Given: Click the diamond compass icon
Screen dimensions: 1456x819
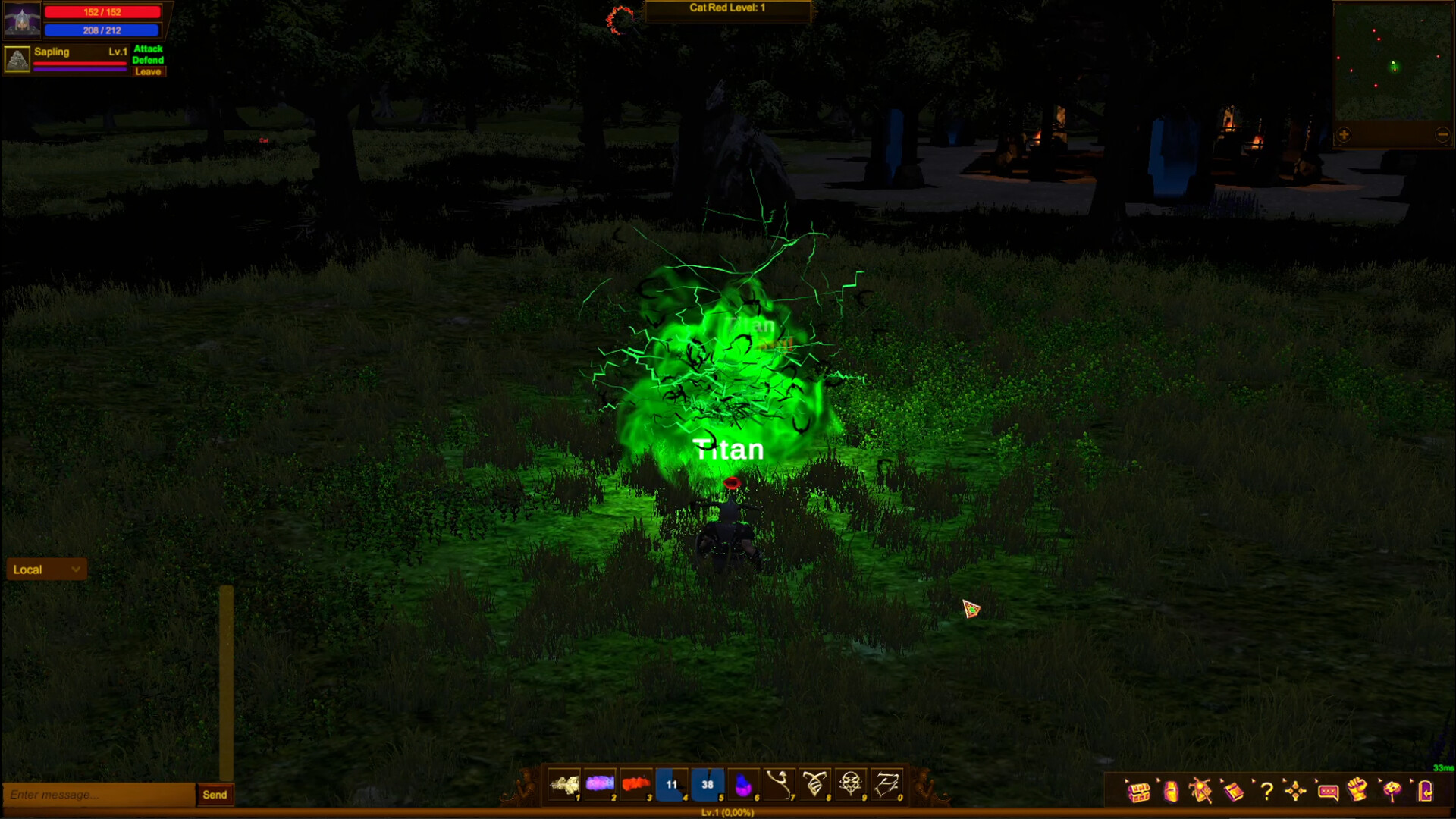Looking at the screenshot, I should click(1296, 792).
